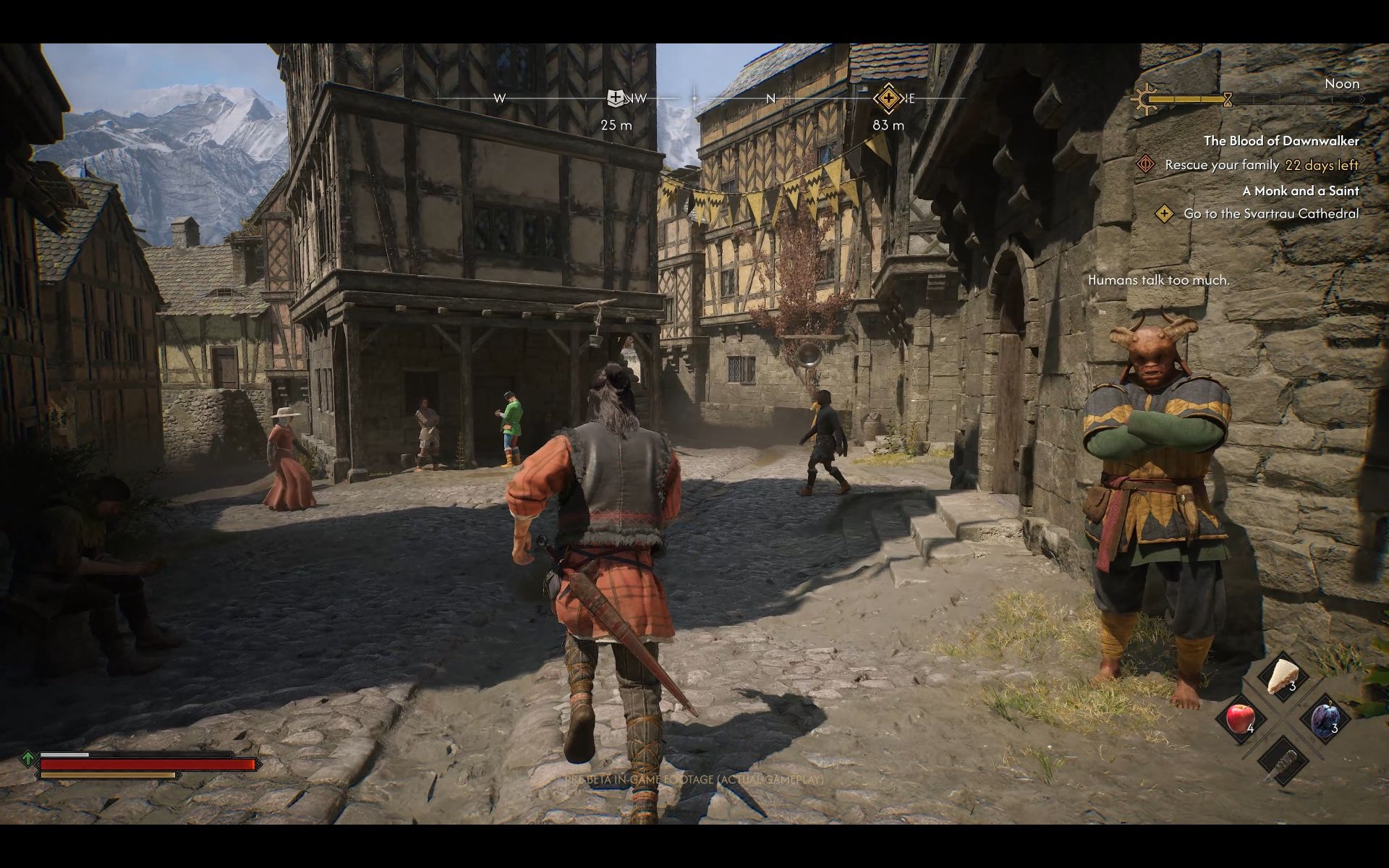1389x868 pixels.
Task: Select the dagger quick slot
Action: click(1282, 761)
